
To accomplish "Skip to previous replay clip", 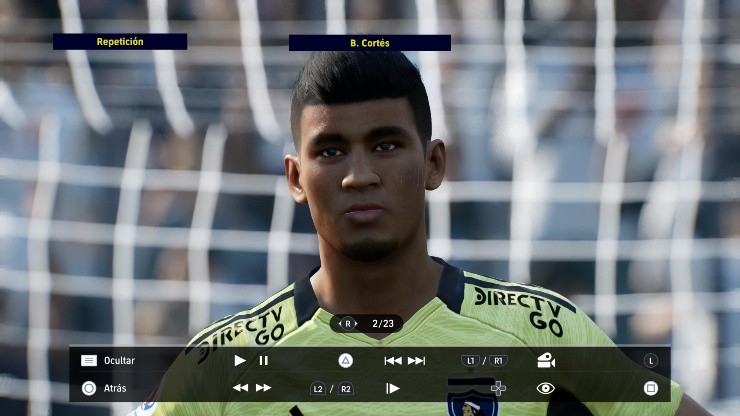I will 393,360.
